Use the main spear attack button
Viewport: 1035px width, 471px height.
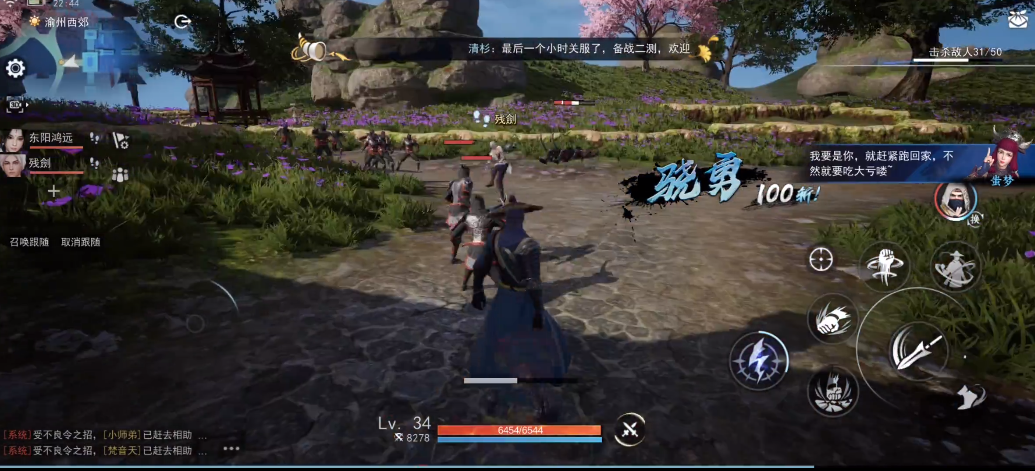[x=915, y=348]
